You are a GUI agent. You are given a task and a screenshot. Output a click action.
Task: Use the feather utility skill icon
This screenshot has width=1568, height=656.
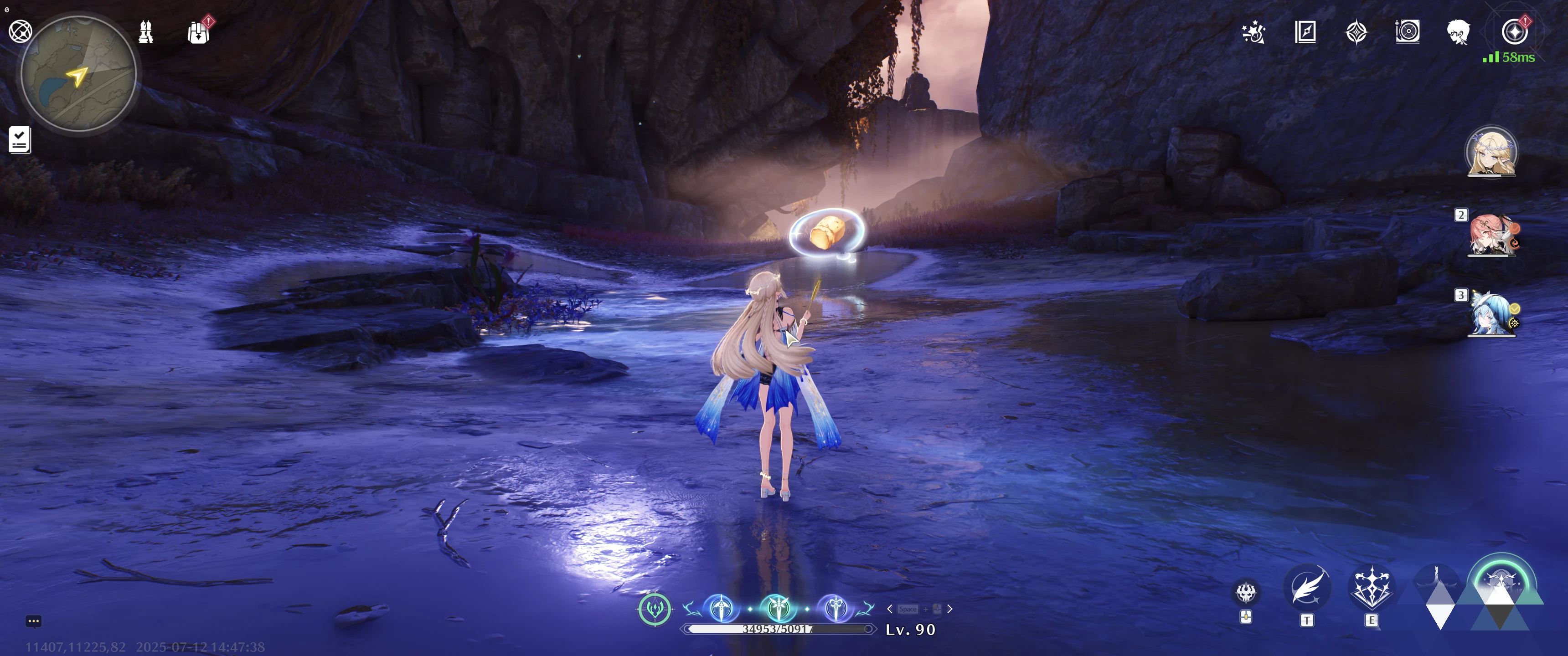tap(1307, 588)
